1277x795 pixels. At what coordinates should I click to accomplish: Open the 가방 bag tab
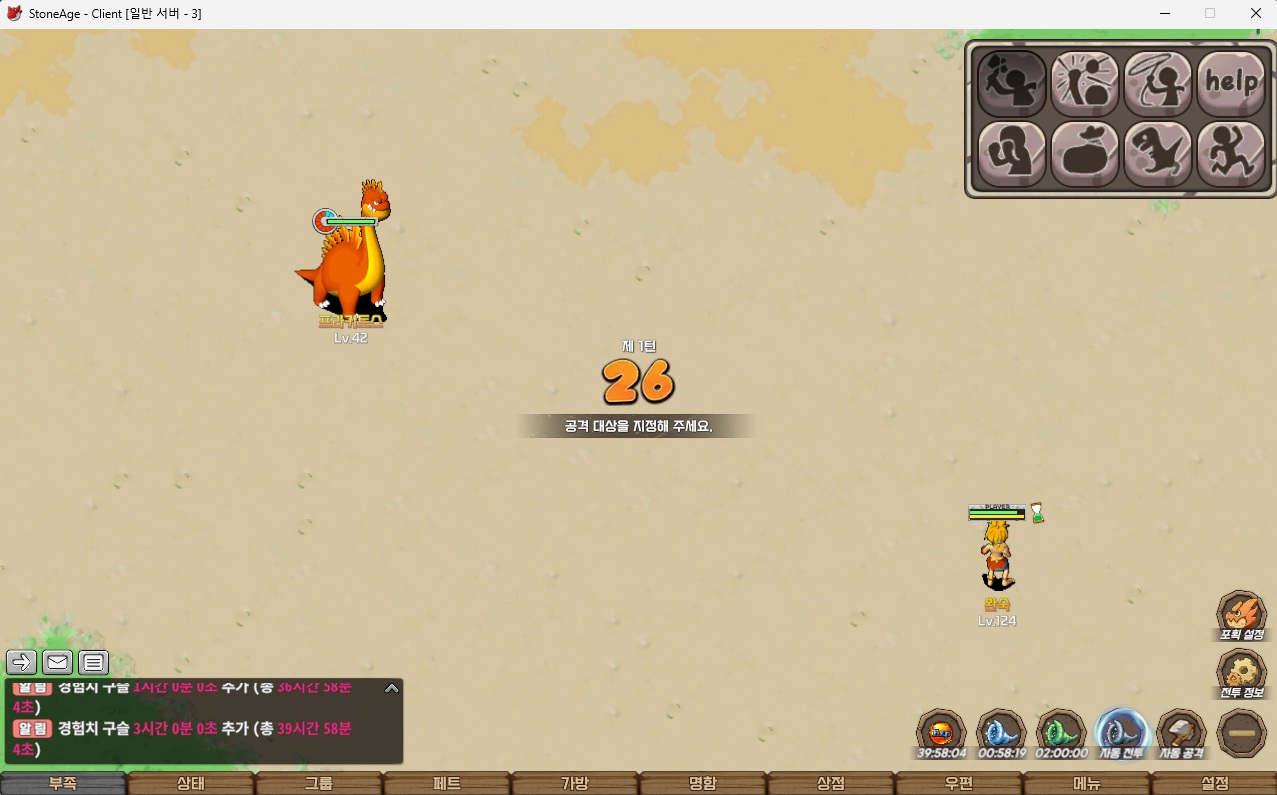coord(574,783)
